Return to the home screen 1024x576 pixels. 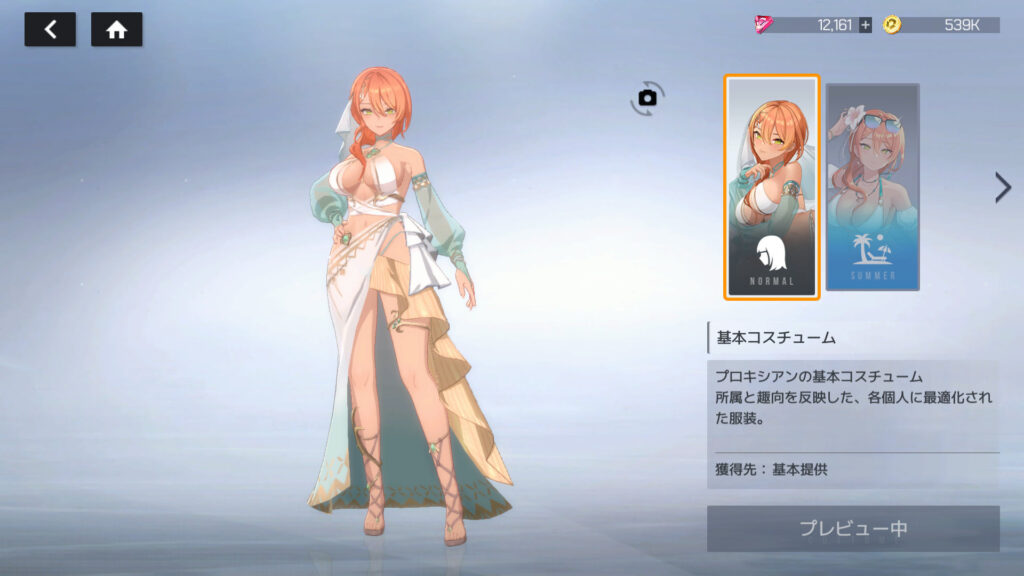116,30
